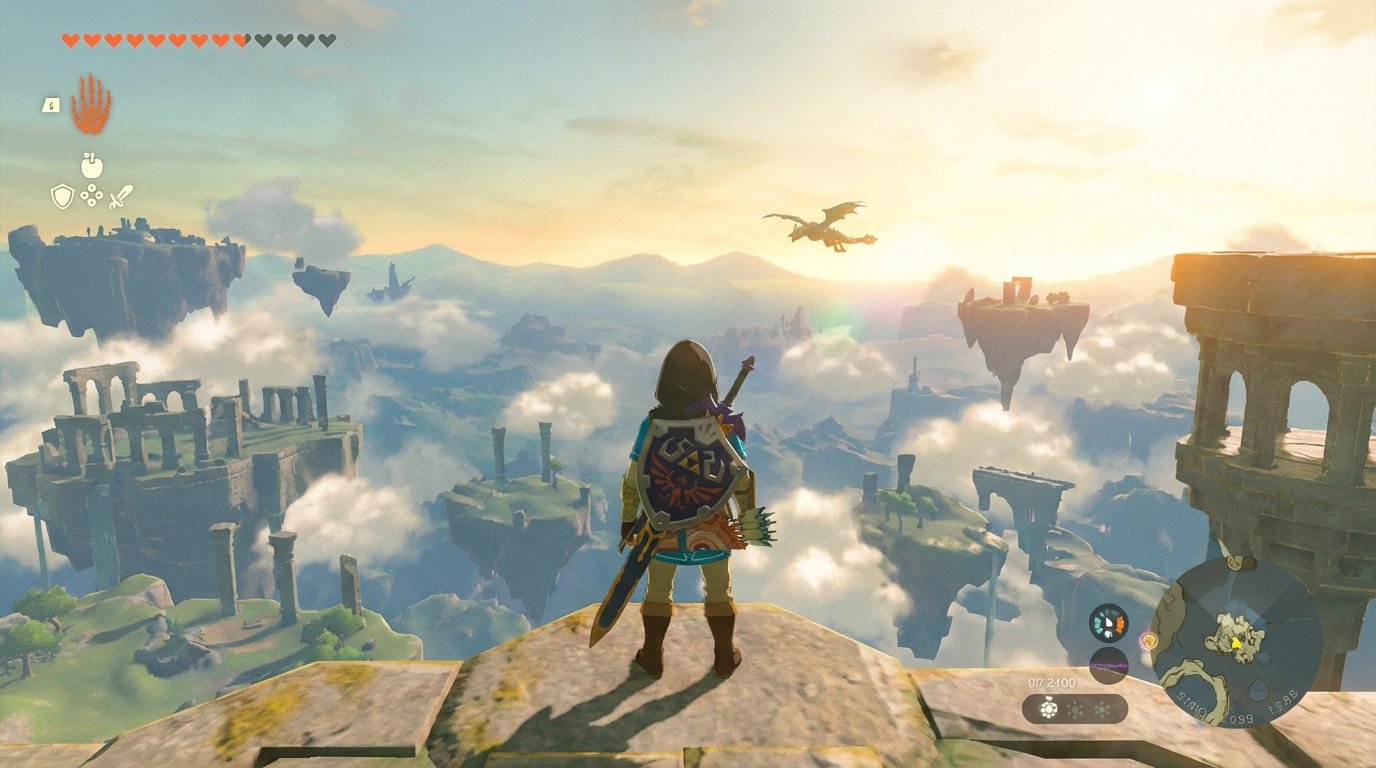
Task: Select the Ultrahand ability icon
Action: point(92,105)
